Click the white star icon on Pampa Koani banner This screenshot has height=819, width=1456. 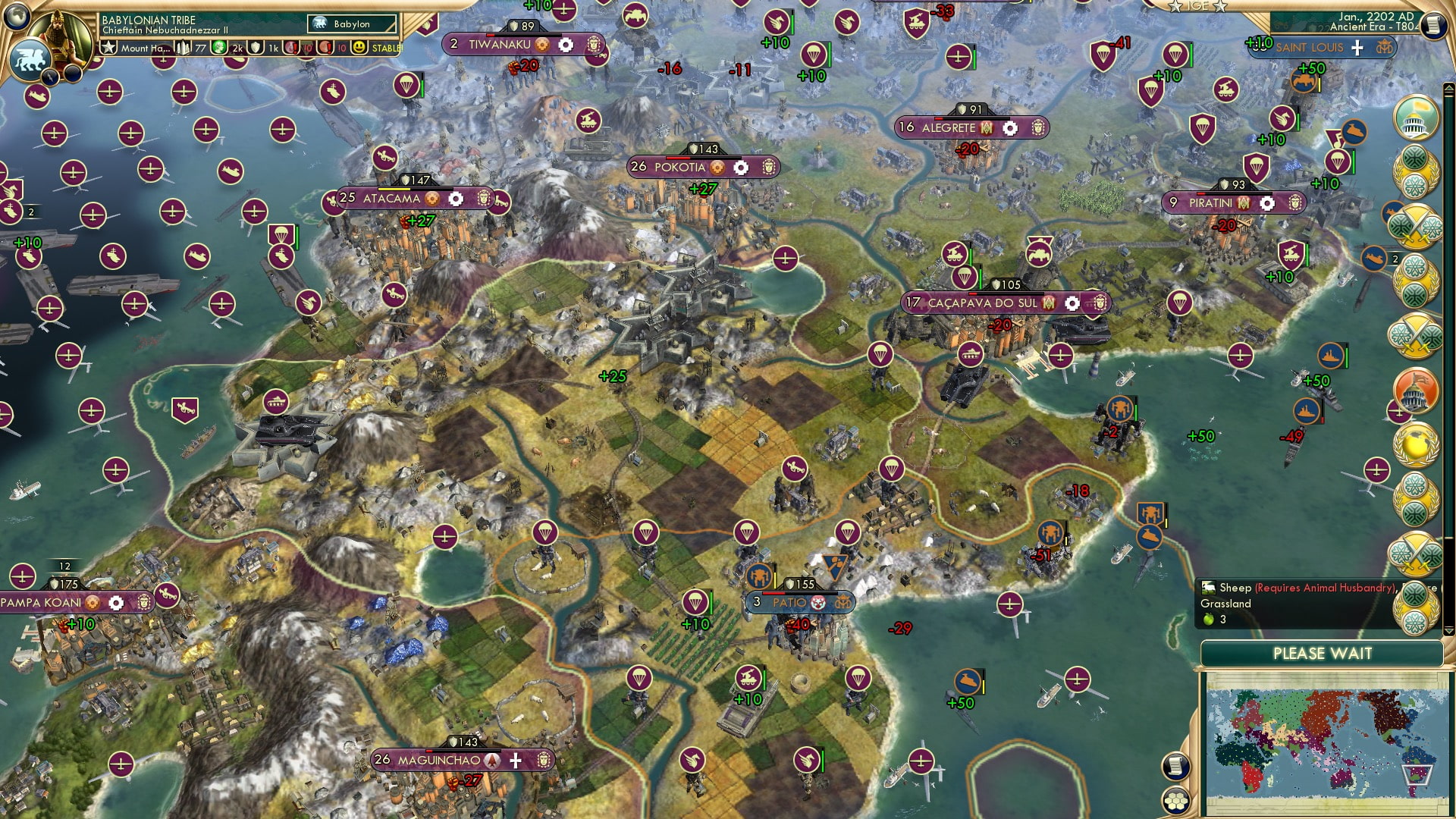(x=115, y=604)
